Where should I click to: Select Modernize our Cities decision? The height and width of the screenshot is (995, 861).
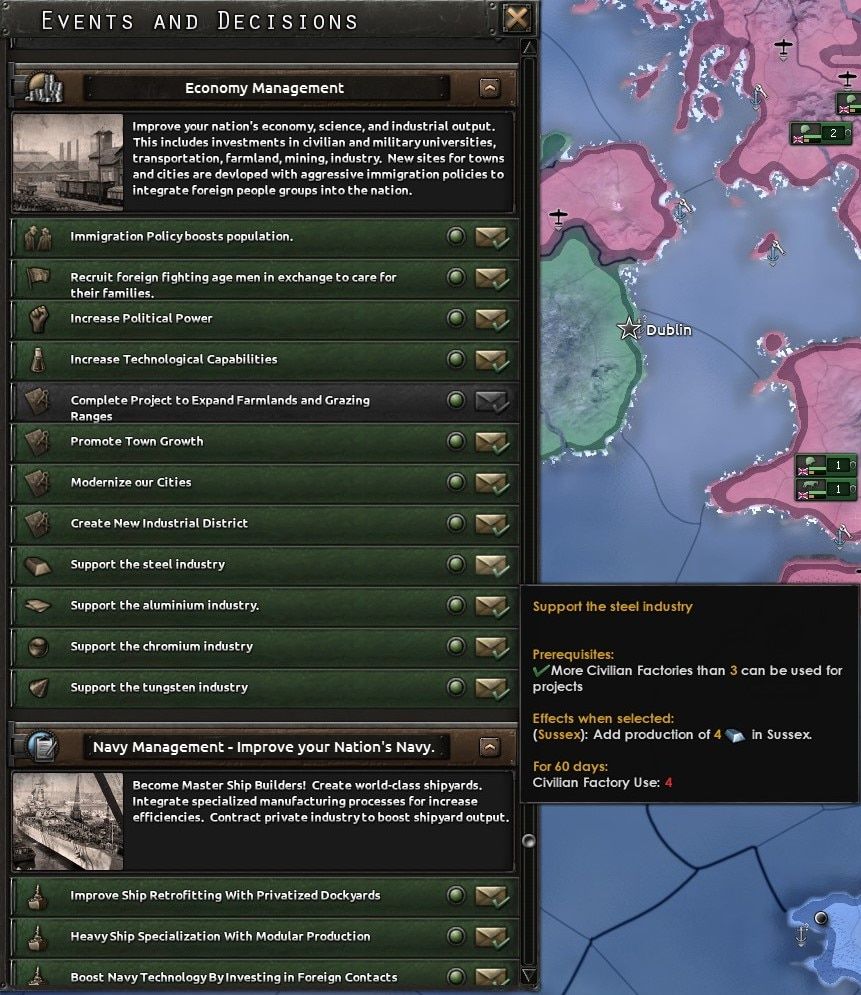(x=491, y=483)
